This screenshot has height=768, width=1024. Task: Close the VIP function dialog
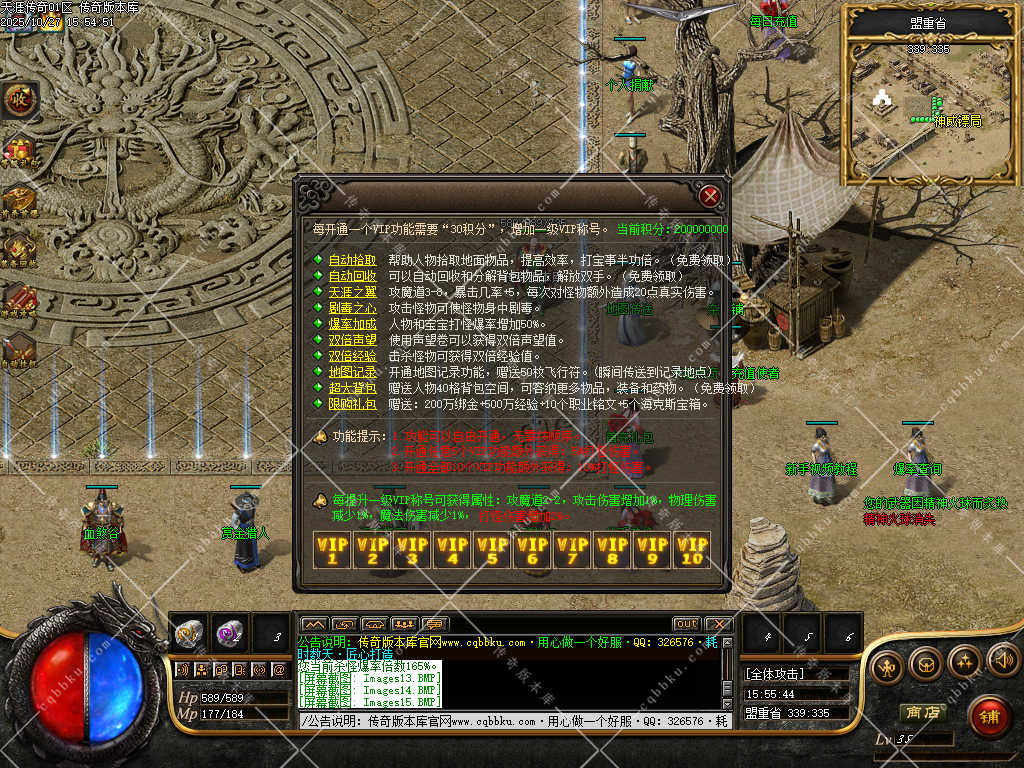pos(710,195)
